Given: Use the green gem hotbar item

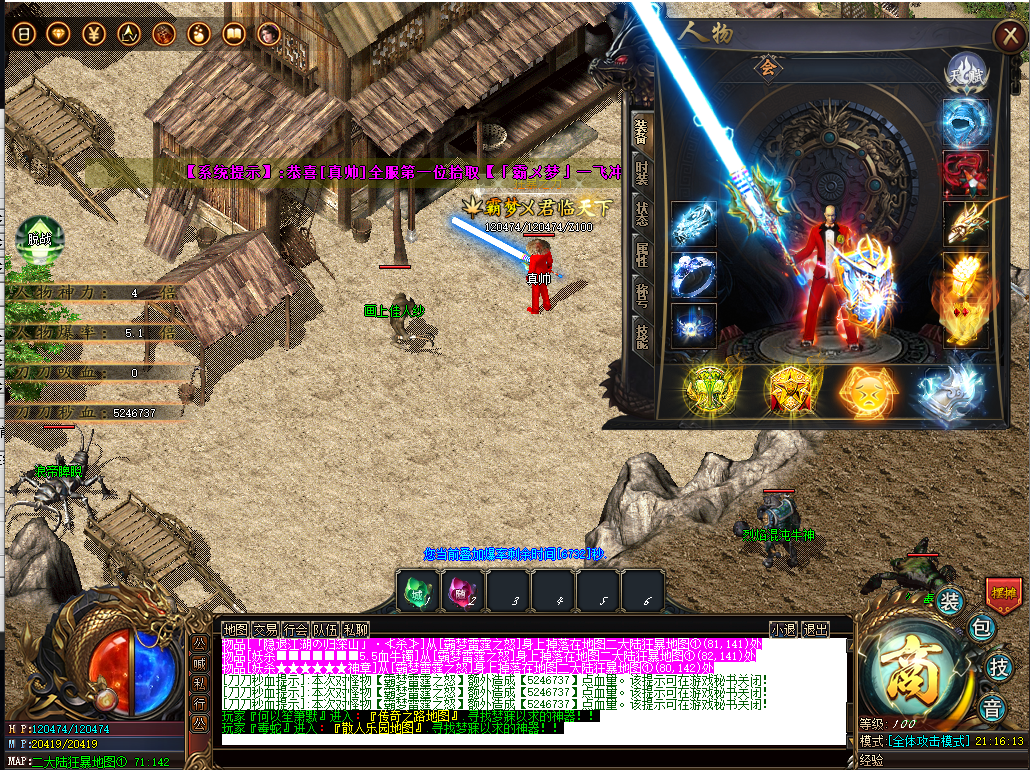Looking at the screenshot, I should [x=416, y=590].
